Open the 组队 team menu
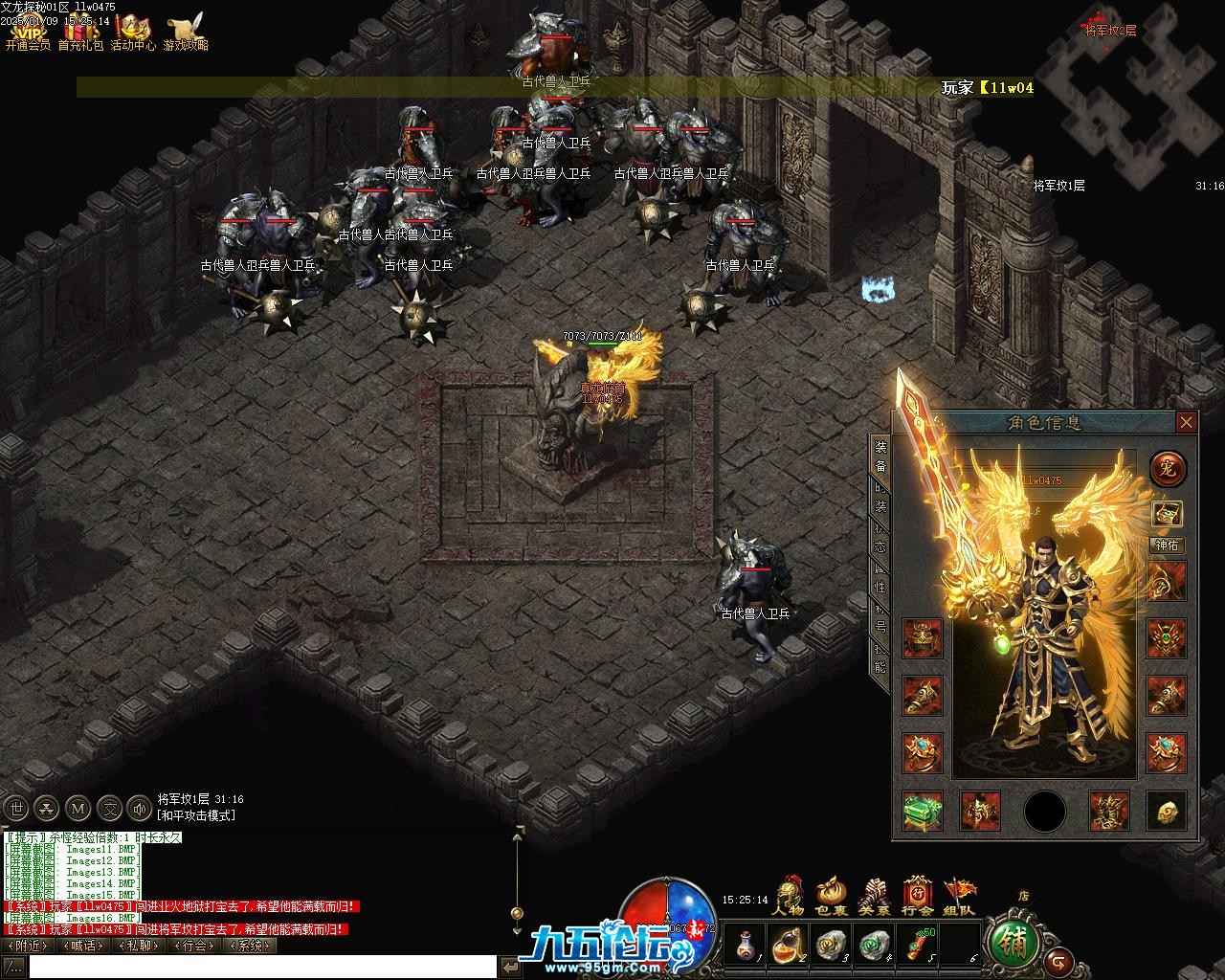The width and height of the screenshot is (1225, 980). tap(960, 896)
